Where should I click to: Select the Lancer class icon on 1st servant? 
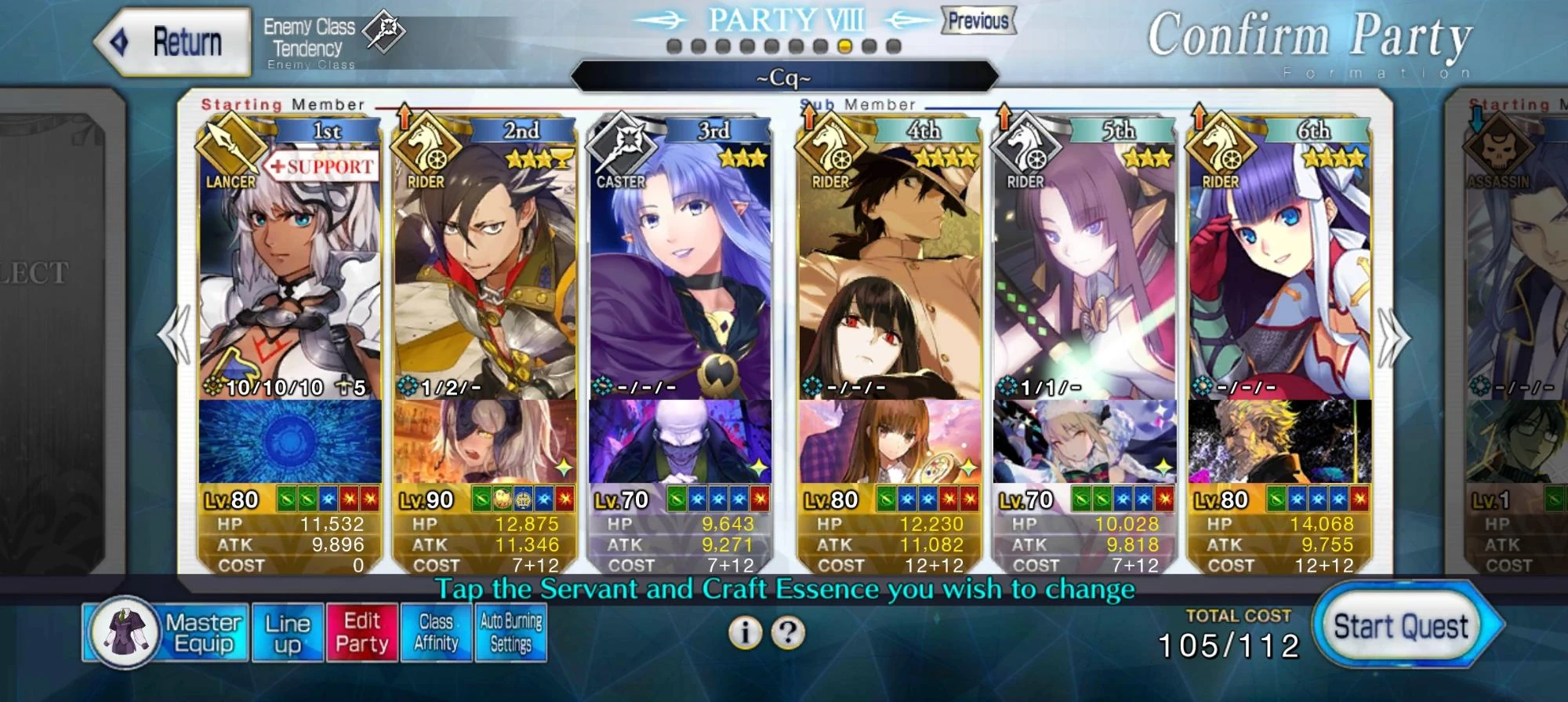coord(229,151)
